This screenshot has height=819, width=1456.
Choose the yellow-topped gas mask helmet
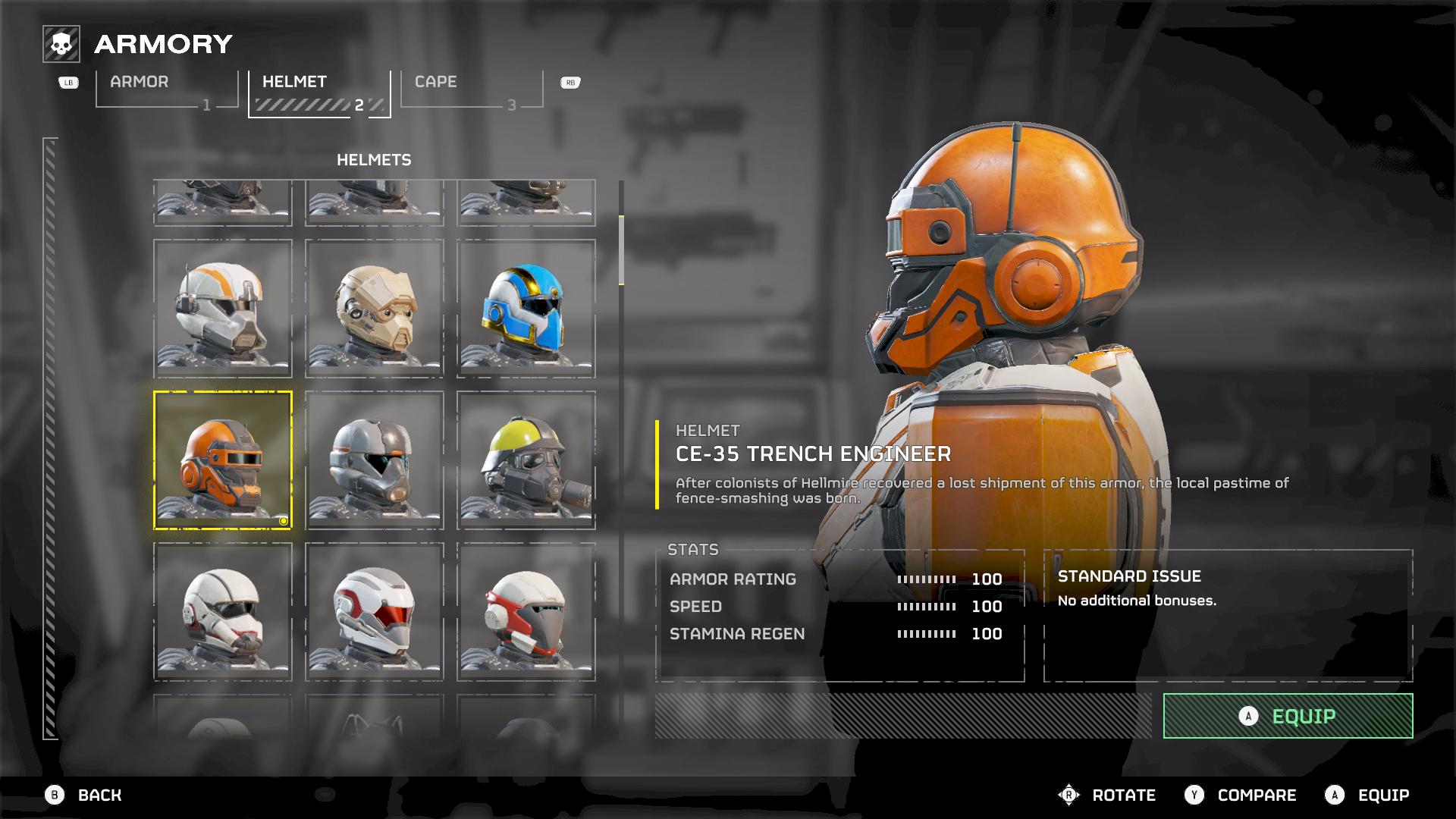[526, 460]
